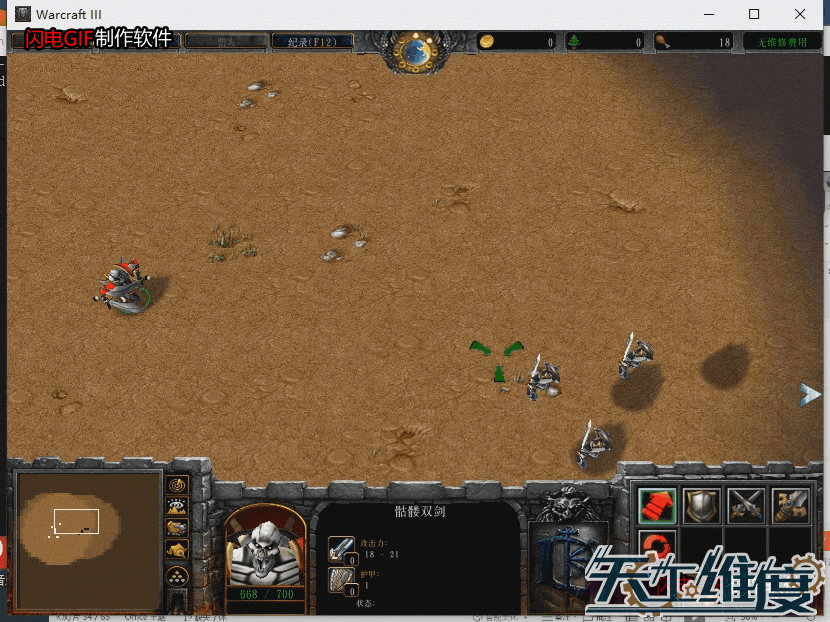Viewport: 830px width, 622px height.
Task: Select the Hold Position crossed swords icon
Action: [746, 505]
